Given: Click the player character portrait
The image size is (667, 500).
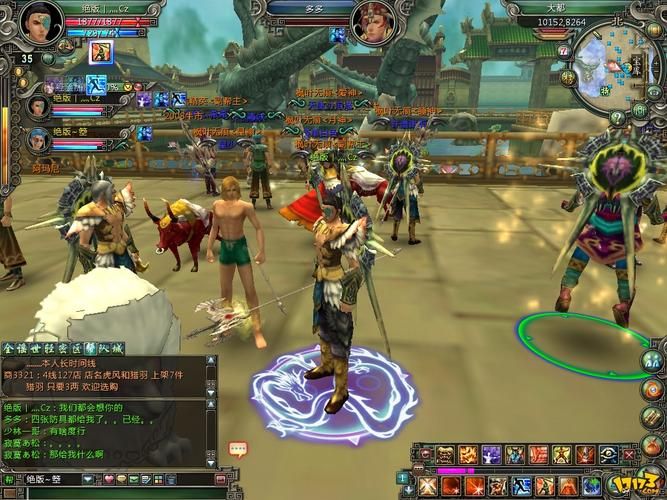Looking at the screenshot, I should click(x=38, y=22).
